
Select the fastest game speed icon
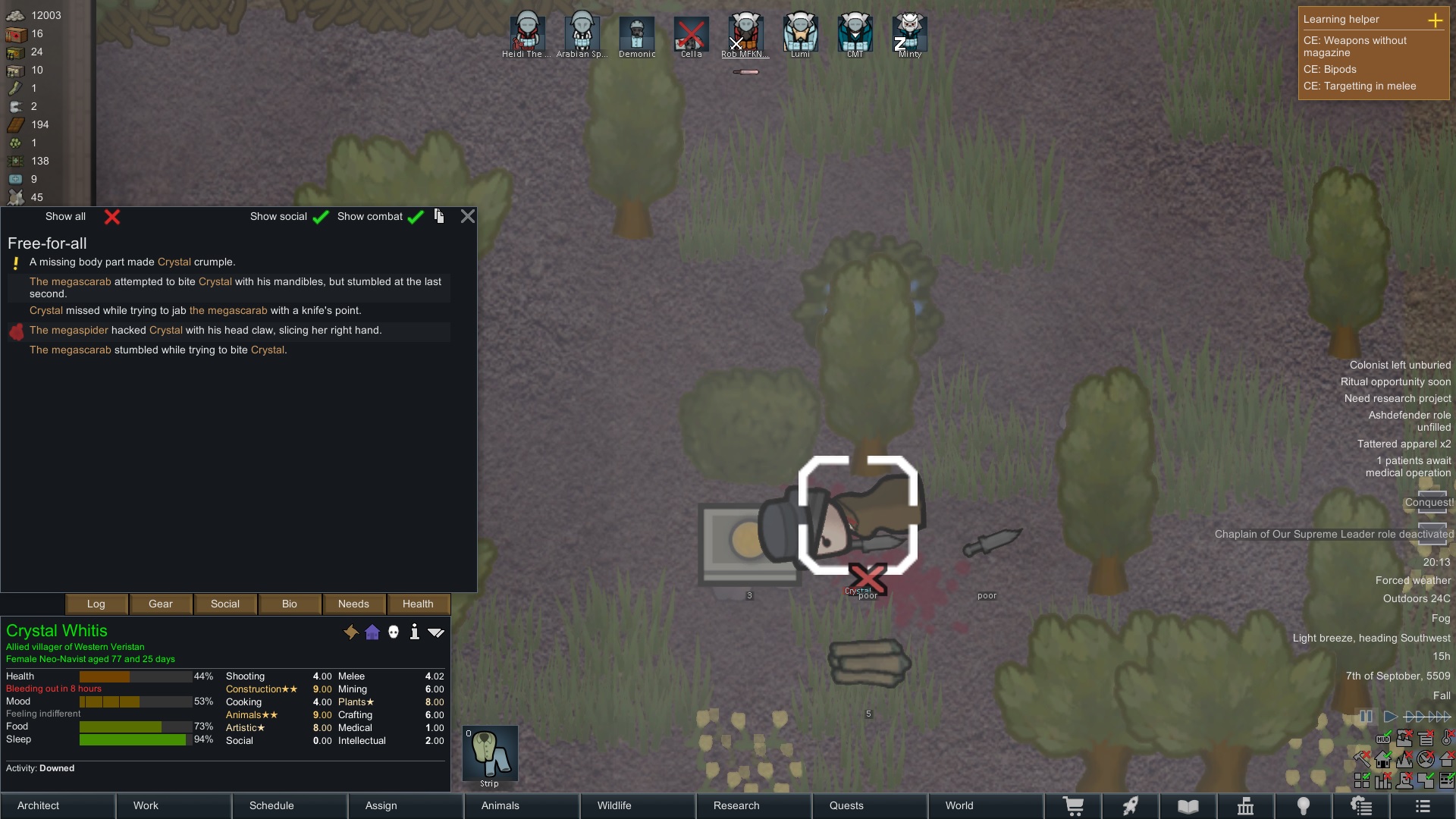coord(1440,716)
